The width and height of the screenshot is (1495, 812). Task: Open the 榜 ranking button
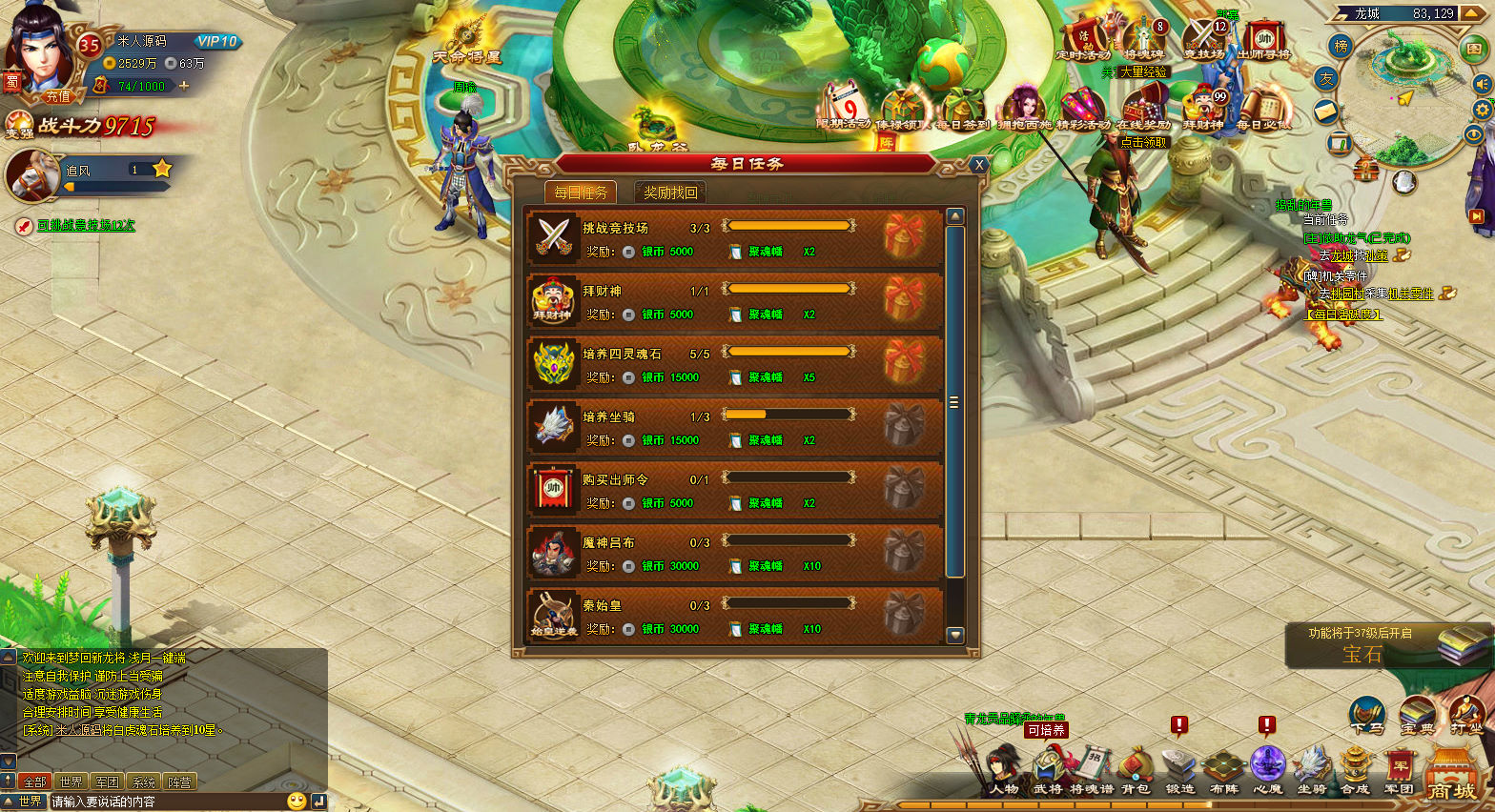pos(1341,46)
